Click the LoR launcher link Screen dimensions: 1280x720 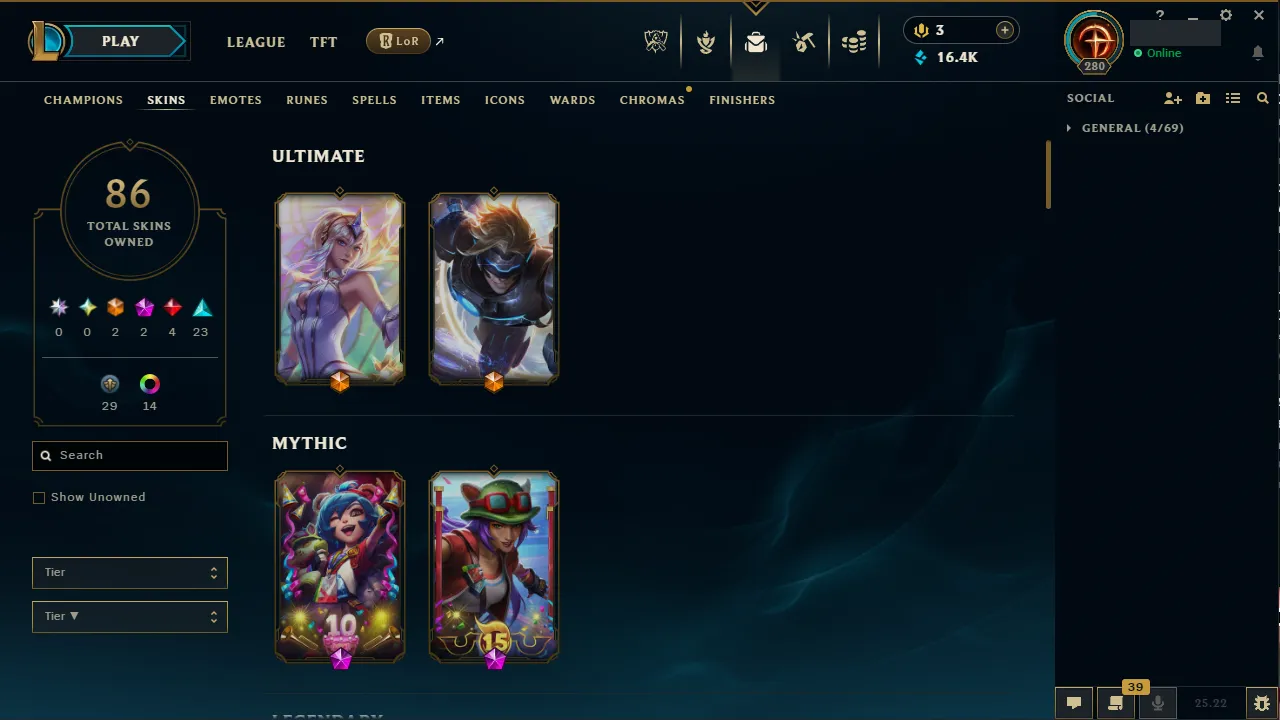tap(398, 41)
